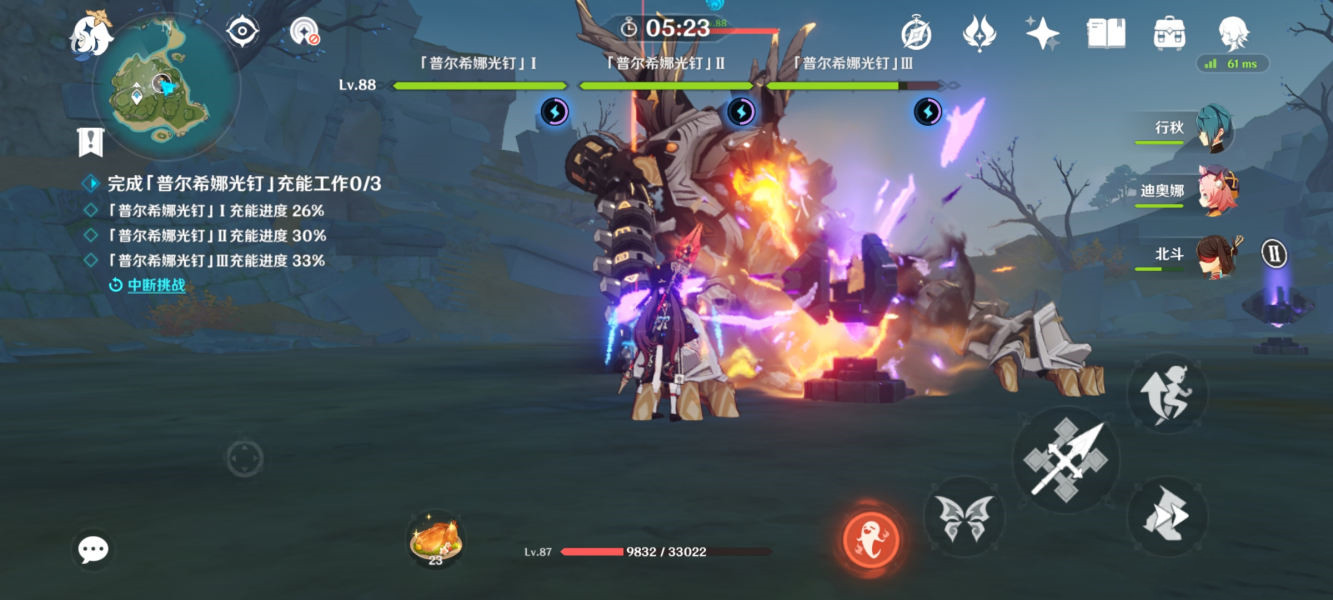Open the character profile icon
Viewport: 1333px width, 600px height.
point(1234,31)
